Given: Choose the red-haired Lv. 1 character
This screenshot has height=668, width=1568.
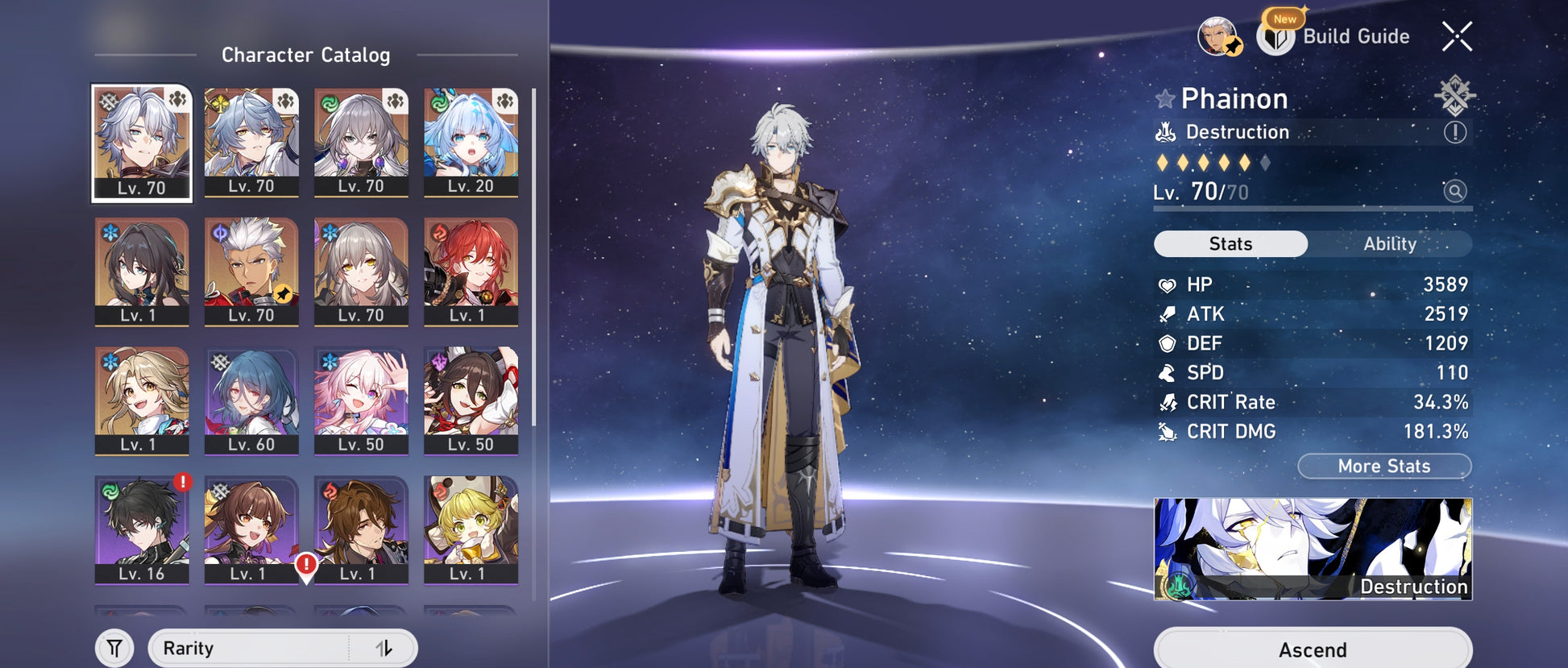Looking at the screenshot, I should [x=471, y=272].
